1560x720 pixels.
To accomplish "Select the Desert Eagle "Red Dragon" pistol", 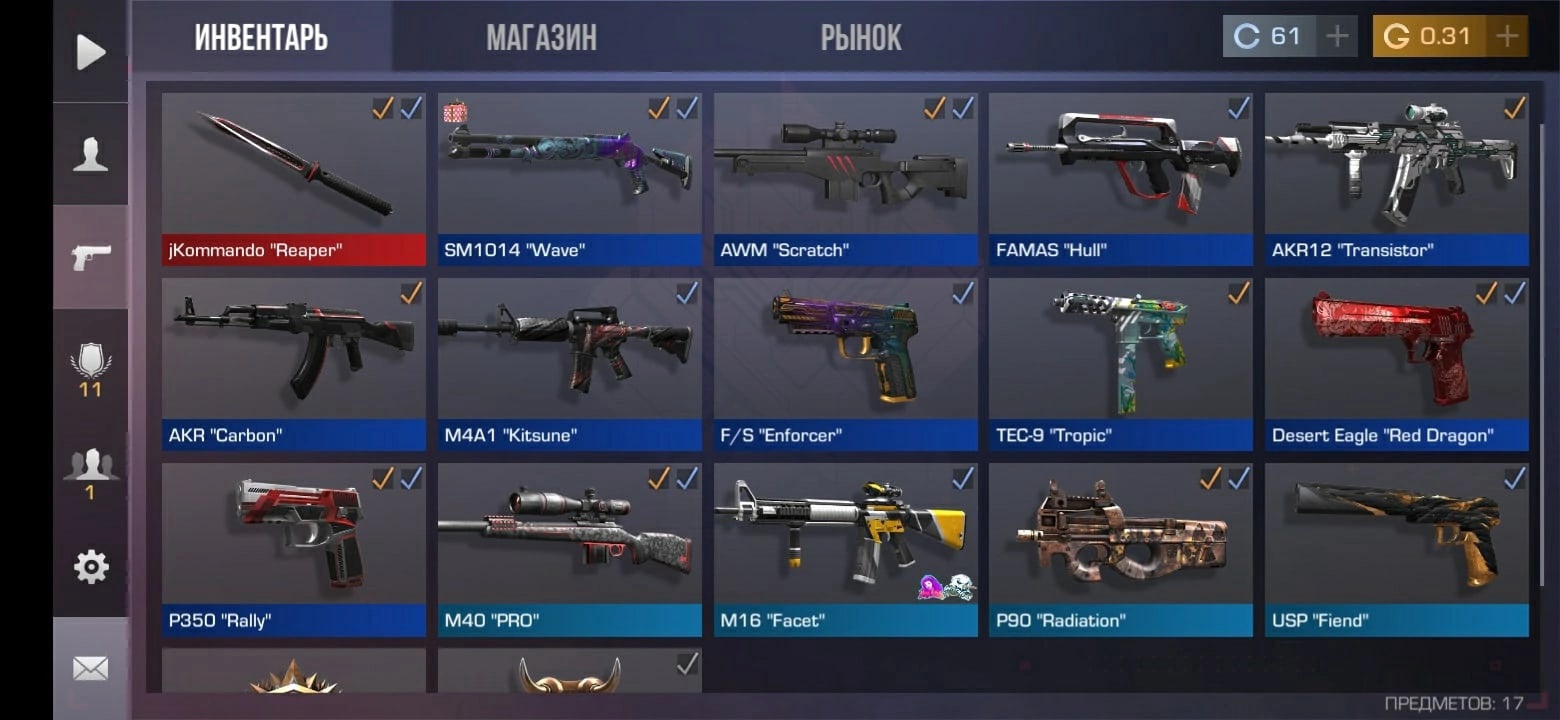I will click(1396, 363).
